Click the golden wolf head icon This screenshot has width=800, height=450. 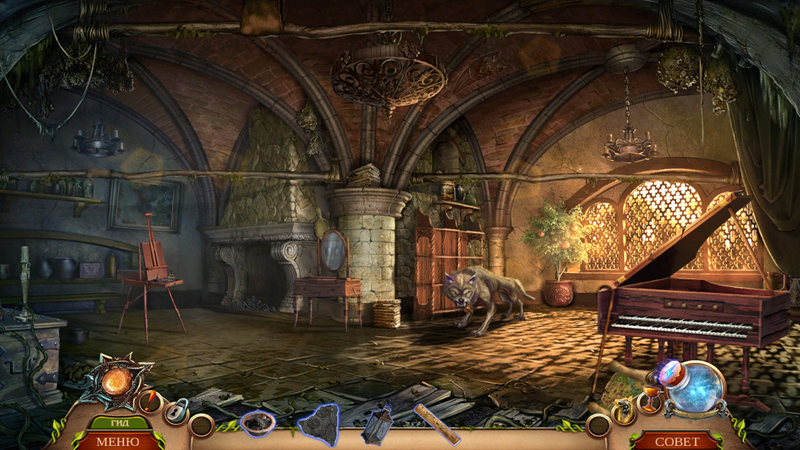click(624, 410)
